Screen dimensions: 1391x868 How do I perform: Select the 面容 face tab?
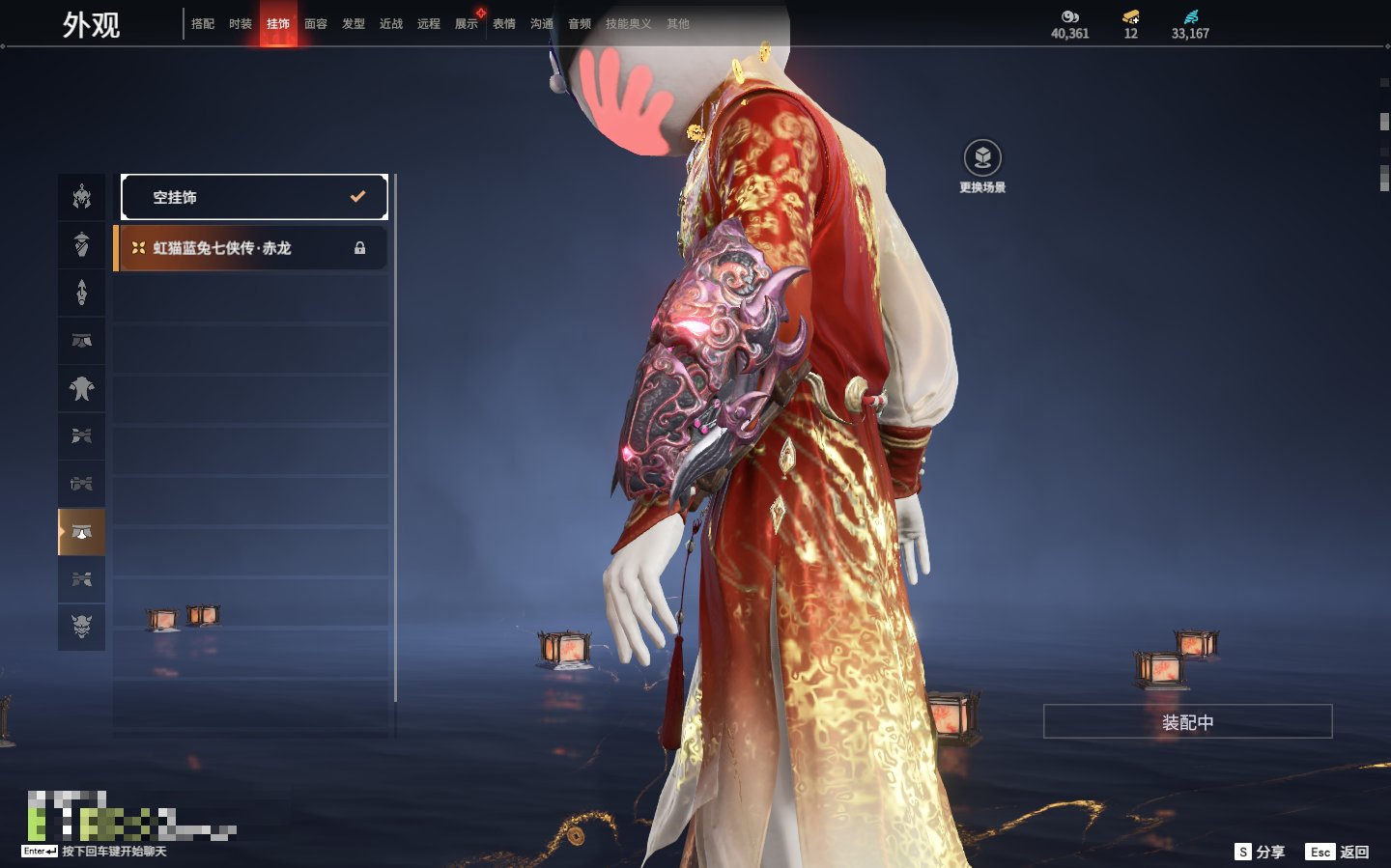click(x=316, y=24)
